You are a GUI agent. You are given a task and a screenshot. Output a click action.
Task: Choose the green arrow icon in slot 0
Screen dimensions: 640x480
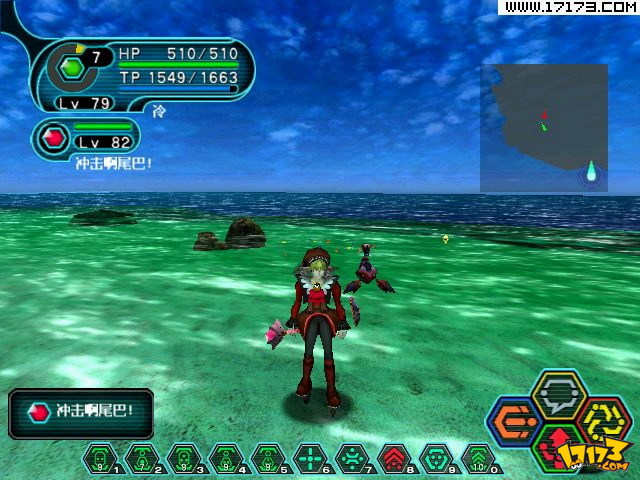tap(477, 458)
